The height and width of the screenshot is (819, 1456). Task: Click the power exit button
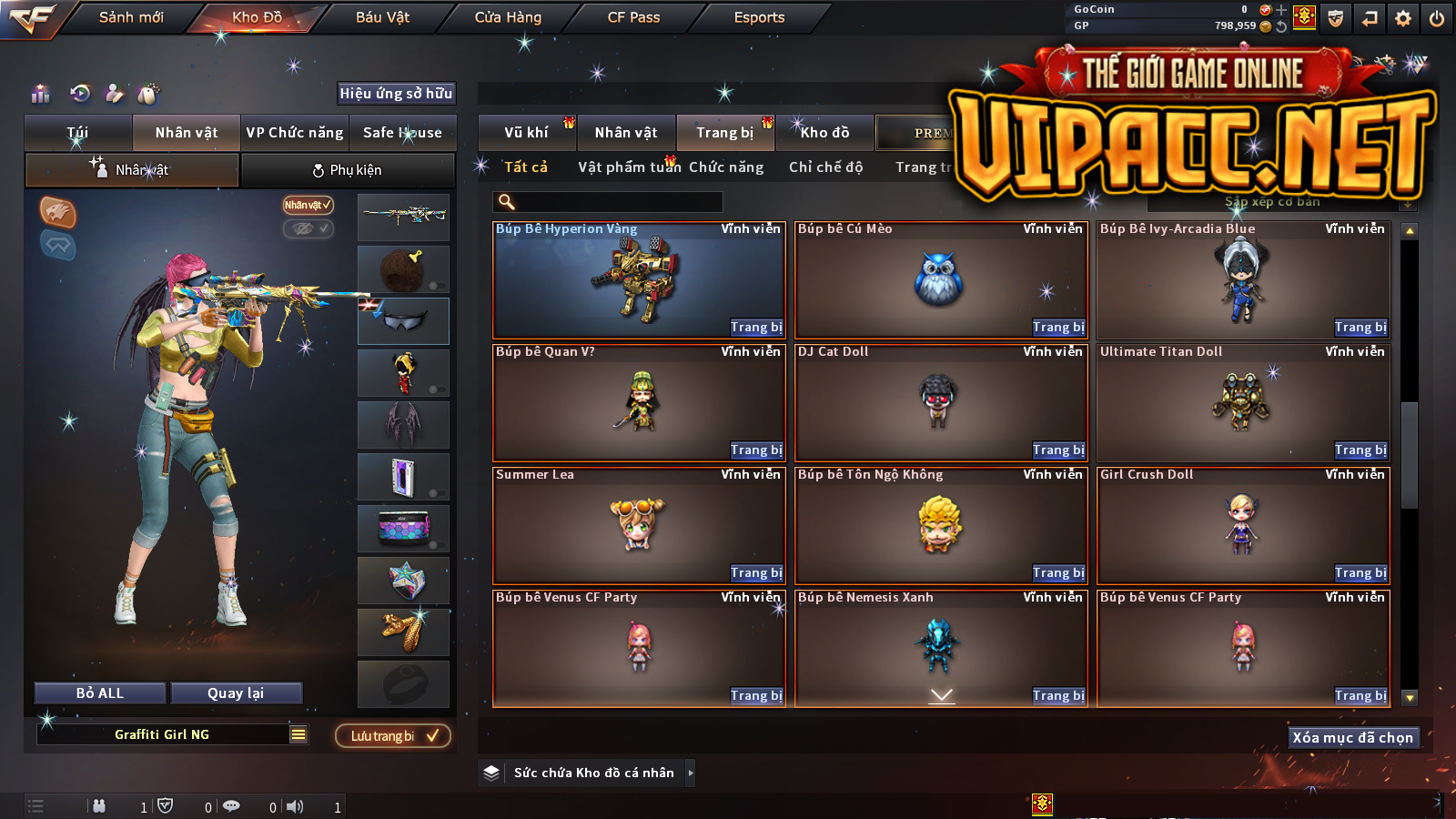[x=1437, y=18]
